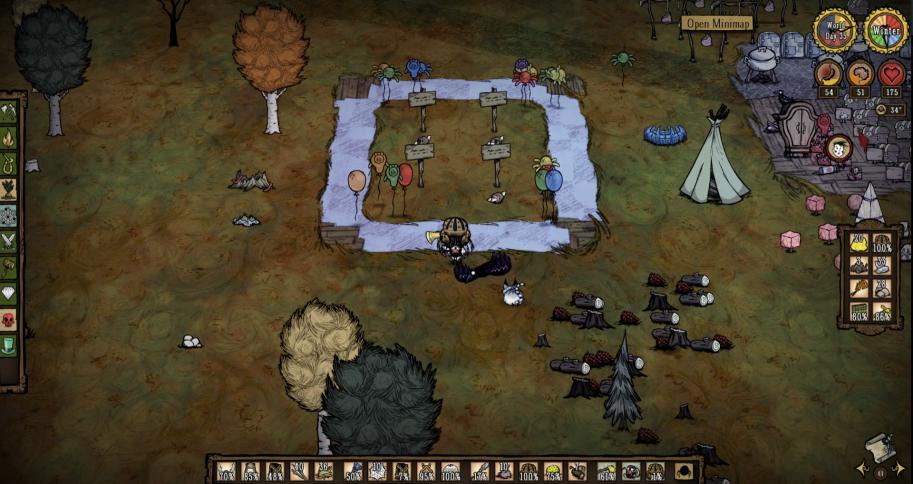The width and height of the screenshot is (913, 484).
Task: Open the Refine crafting tab with diamond icon
Action: [x=9, y=294]
